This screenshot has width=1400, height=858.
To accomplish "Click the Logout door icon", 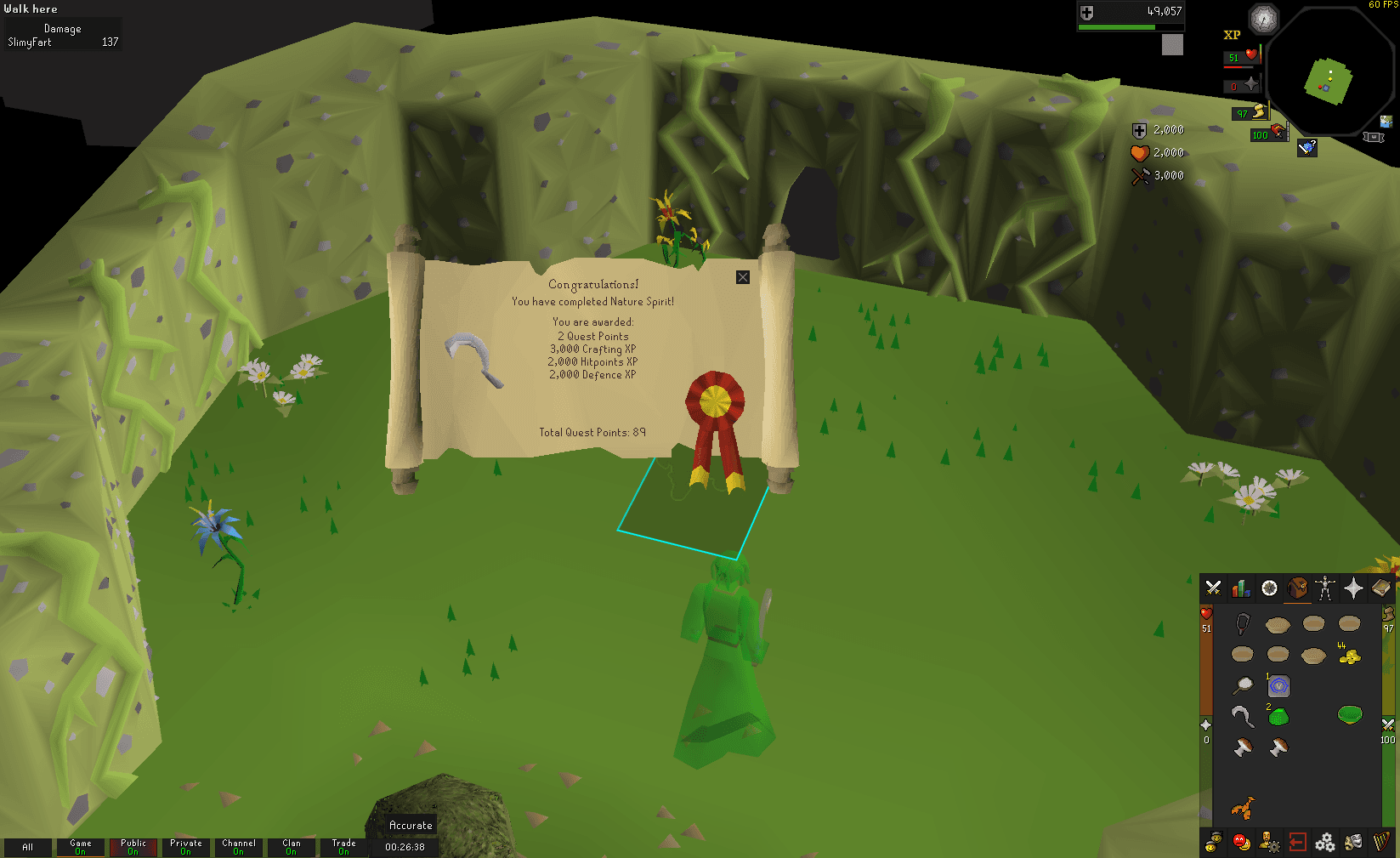I will (1296, 842).
